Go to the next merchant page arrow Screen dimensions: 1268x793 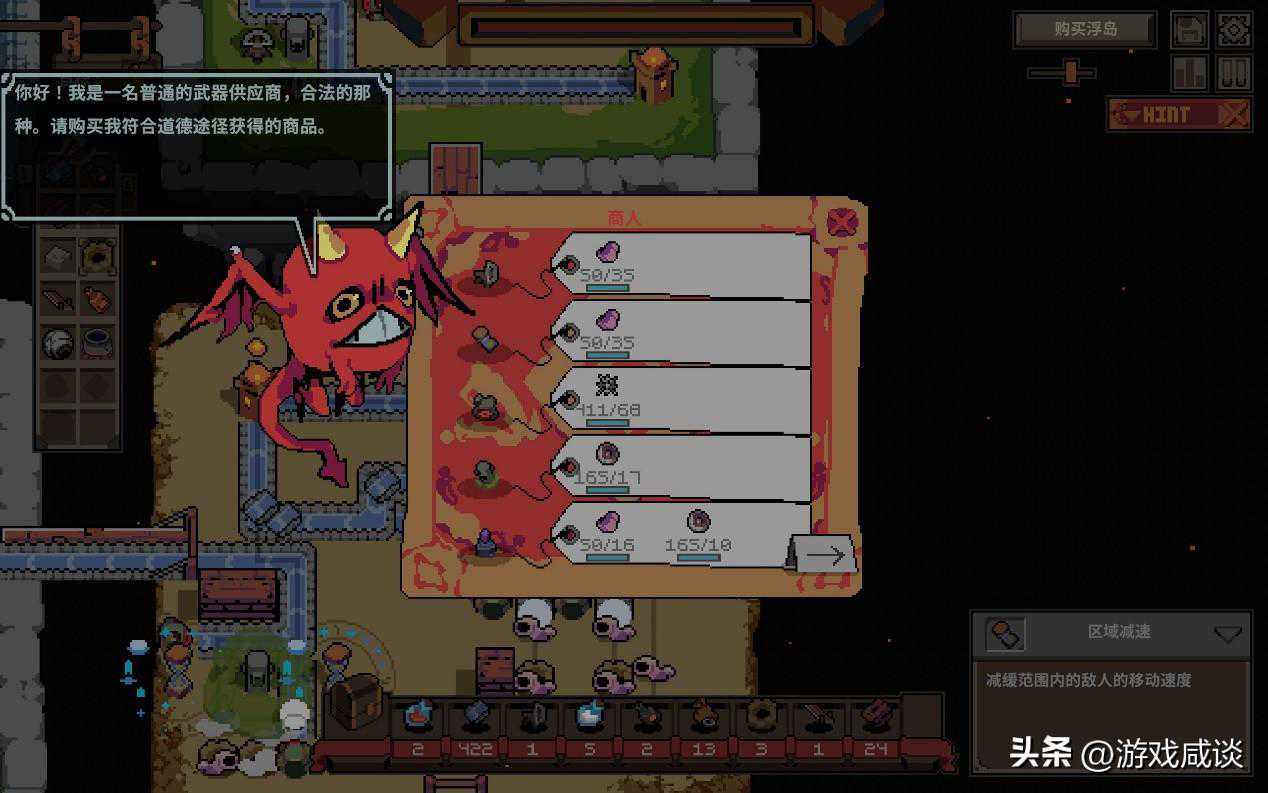tap(823, 554)
